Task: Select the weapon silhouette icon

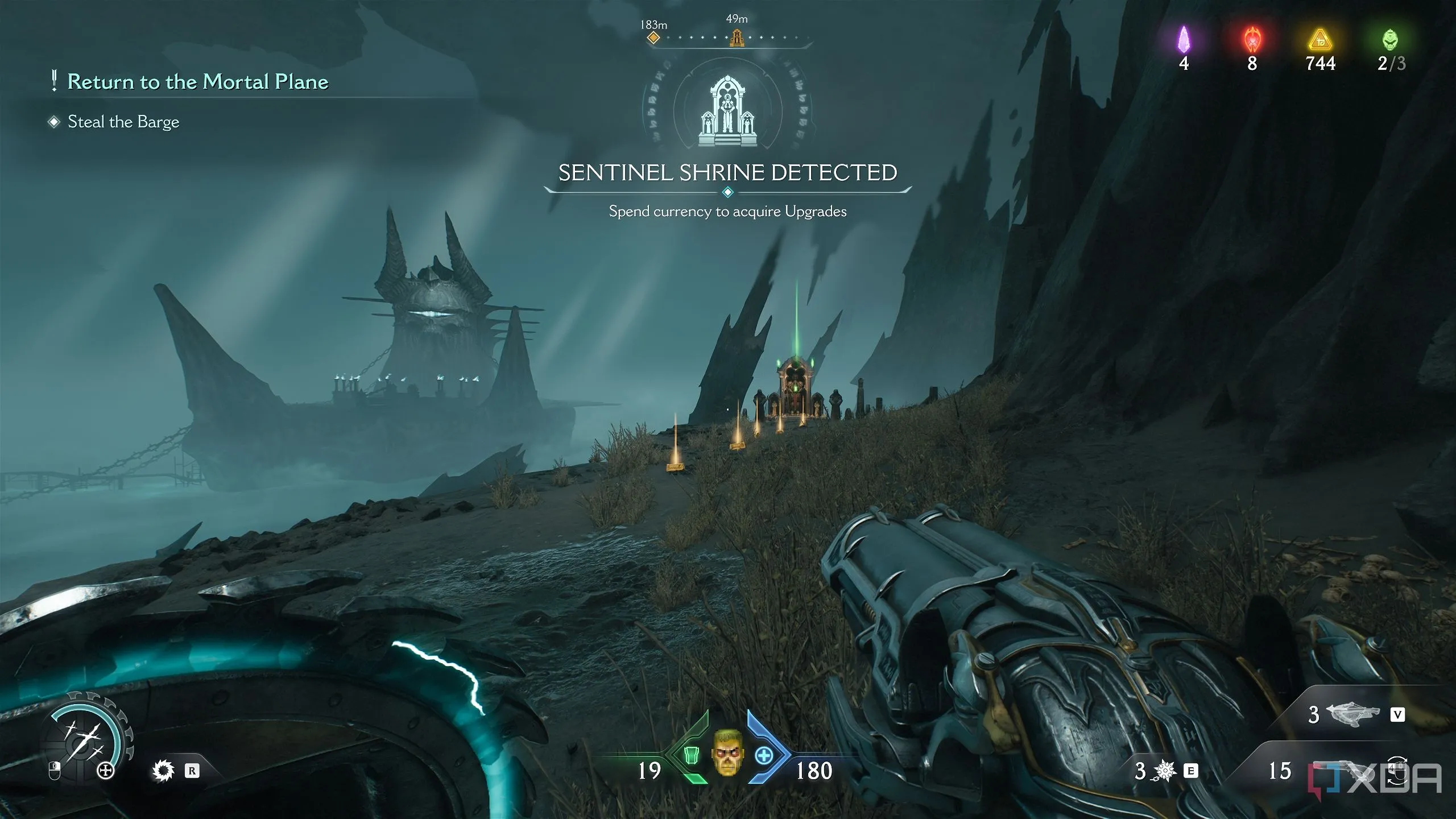Action: pos(1352,714)
